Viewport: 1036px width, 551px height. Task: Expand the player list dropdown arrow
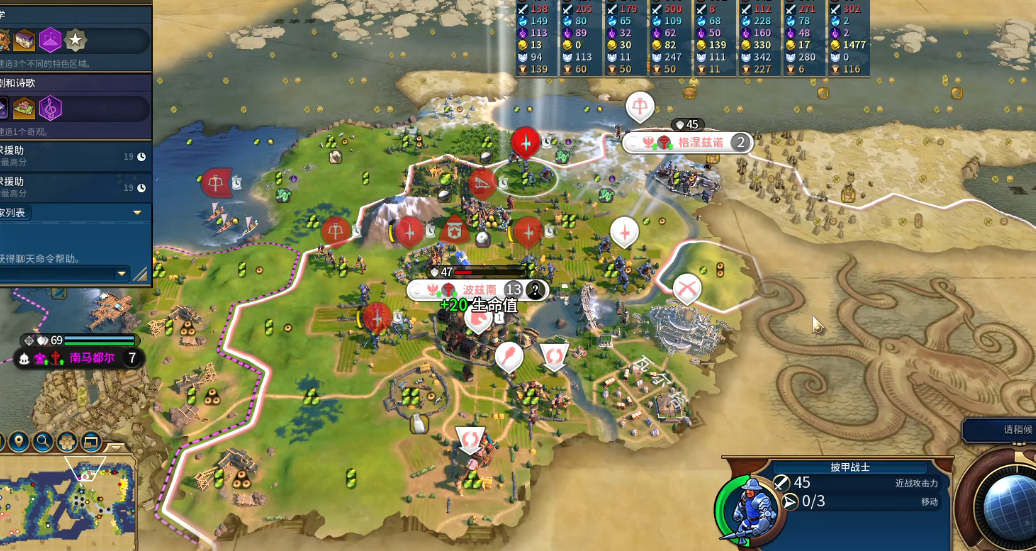(x=137, y=213)
